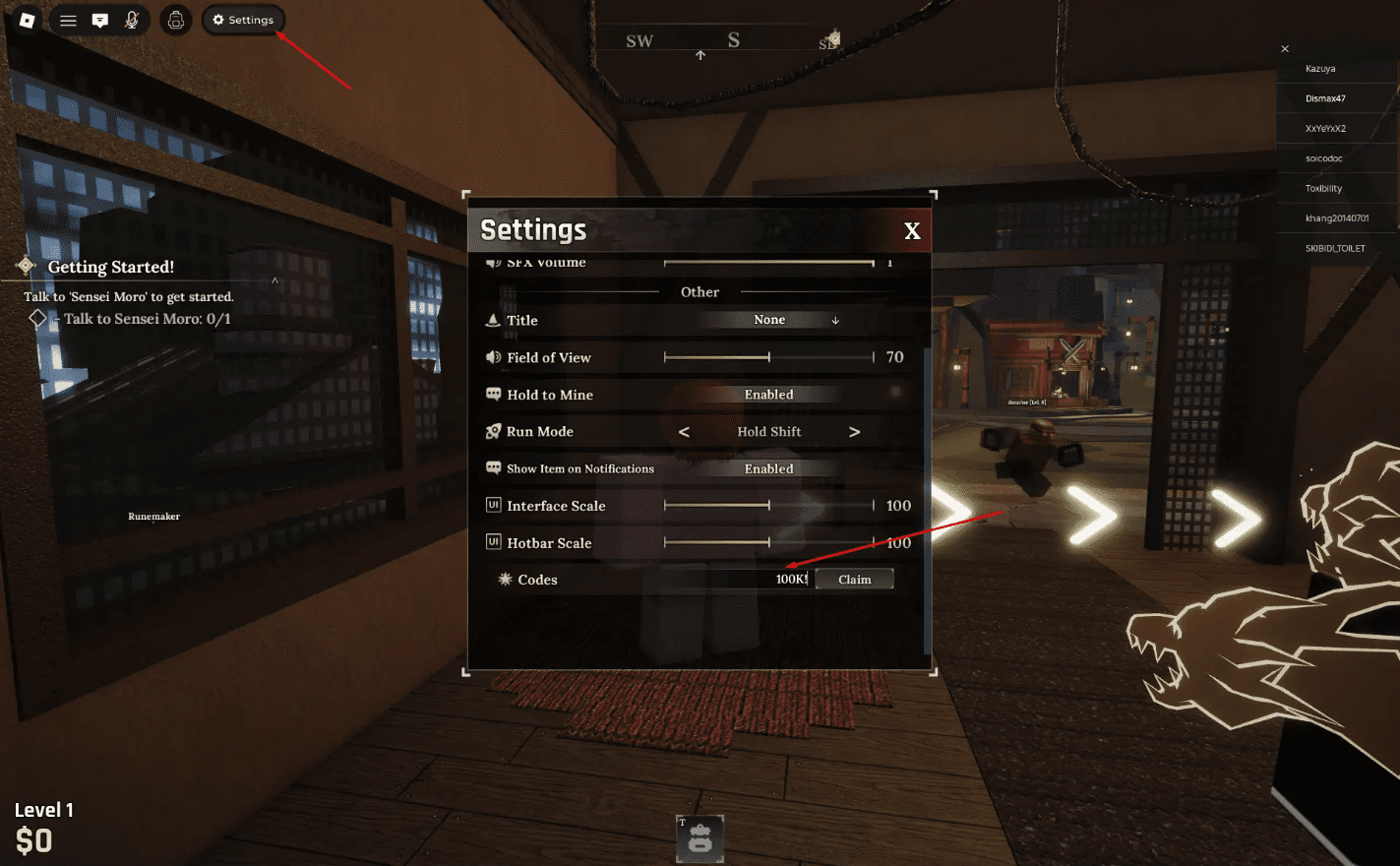
Task: Click the hat icon beside Title
Action: click(493, 320)
